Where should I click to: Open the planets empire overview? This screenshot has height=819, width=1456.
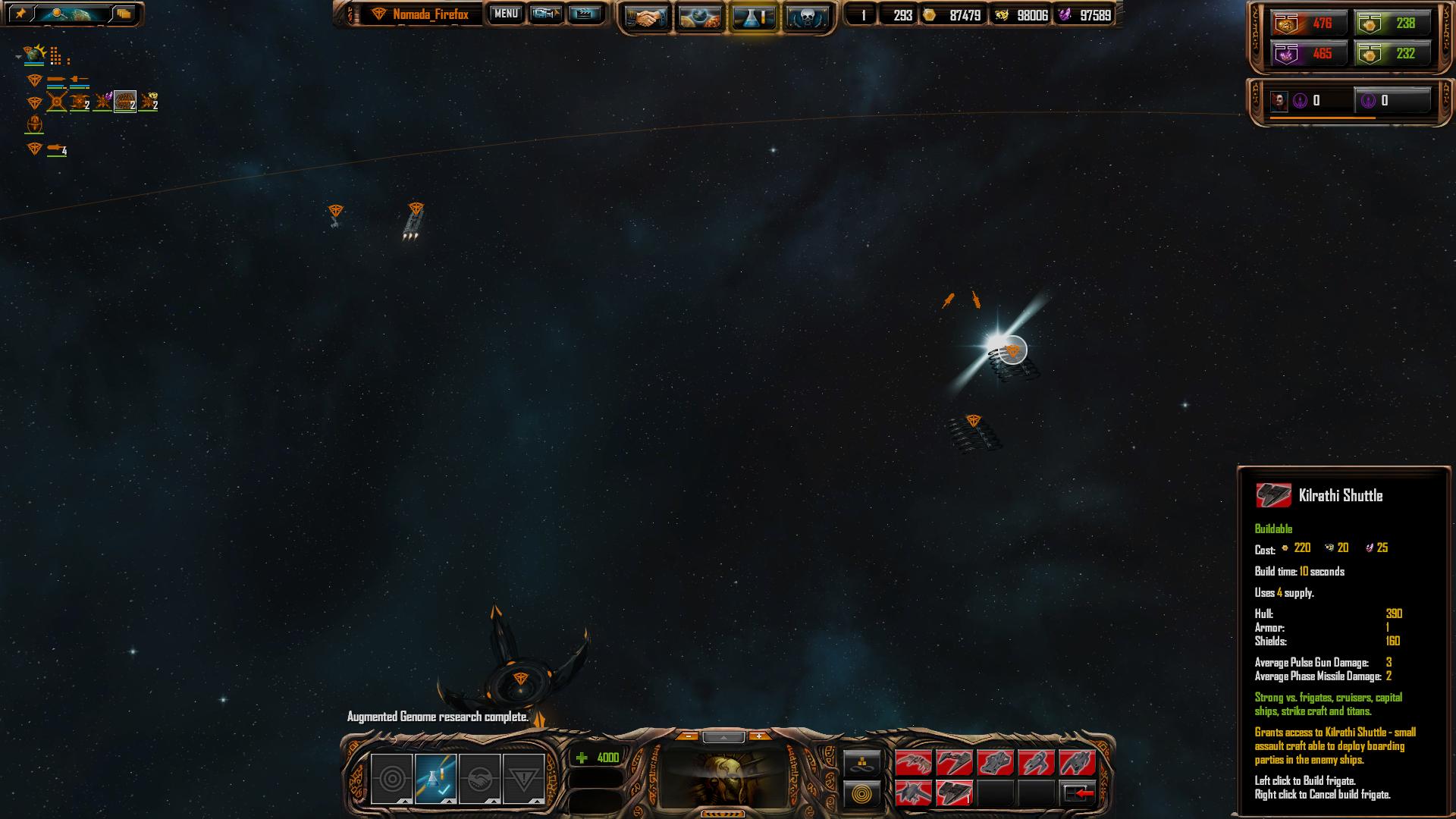point(699,17)
